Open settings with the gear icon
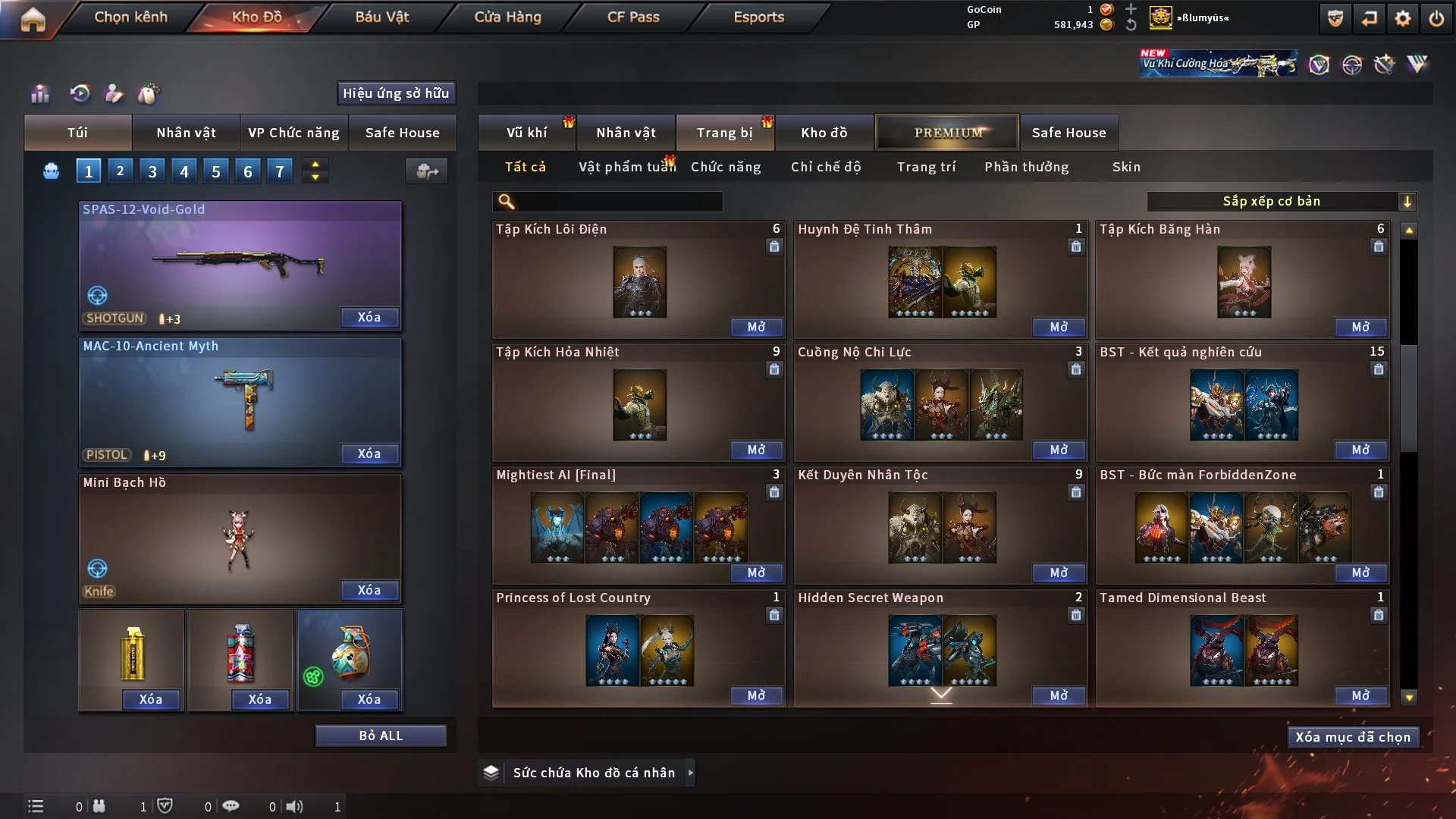The width and height of the screenshot is (1456, 819). [x=1403, y=19]
